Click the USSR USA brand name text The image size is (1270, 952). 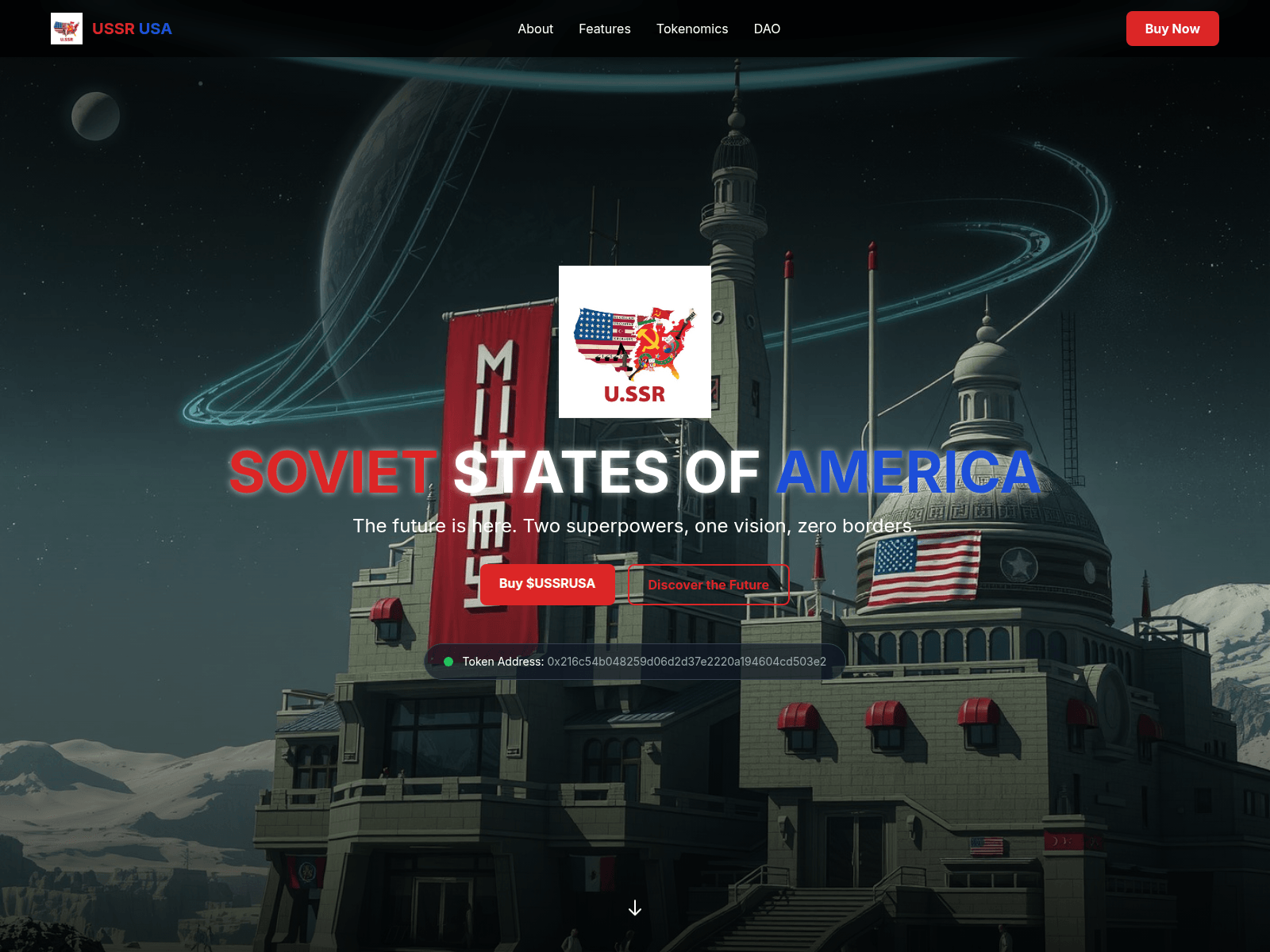132,29
